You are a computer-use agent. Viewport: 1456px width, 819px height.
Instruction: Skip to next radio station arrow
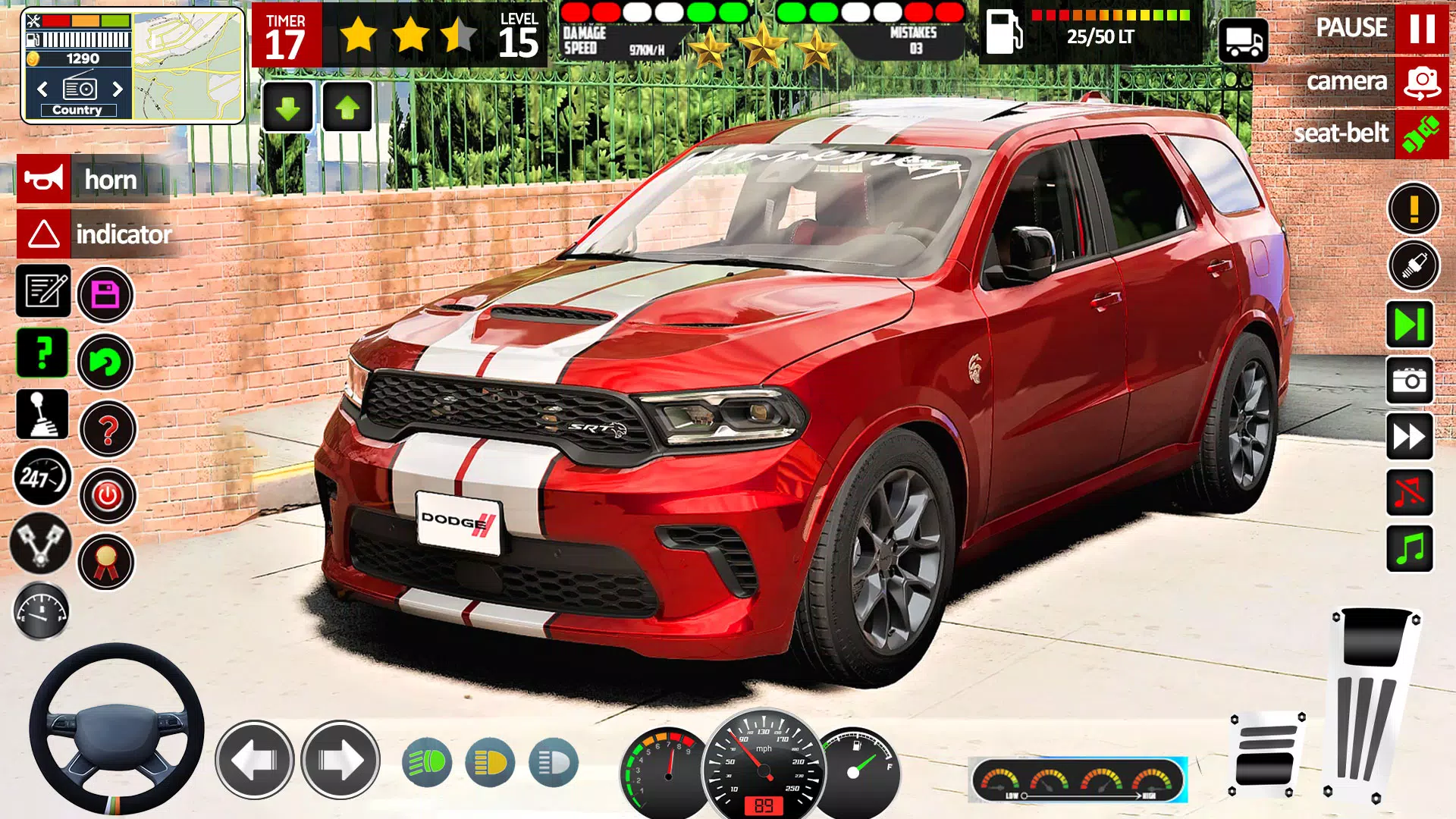[x=118, y=89]
